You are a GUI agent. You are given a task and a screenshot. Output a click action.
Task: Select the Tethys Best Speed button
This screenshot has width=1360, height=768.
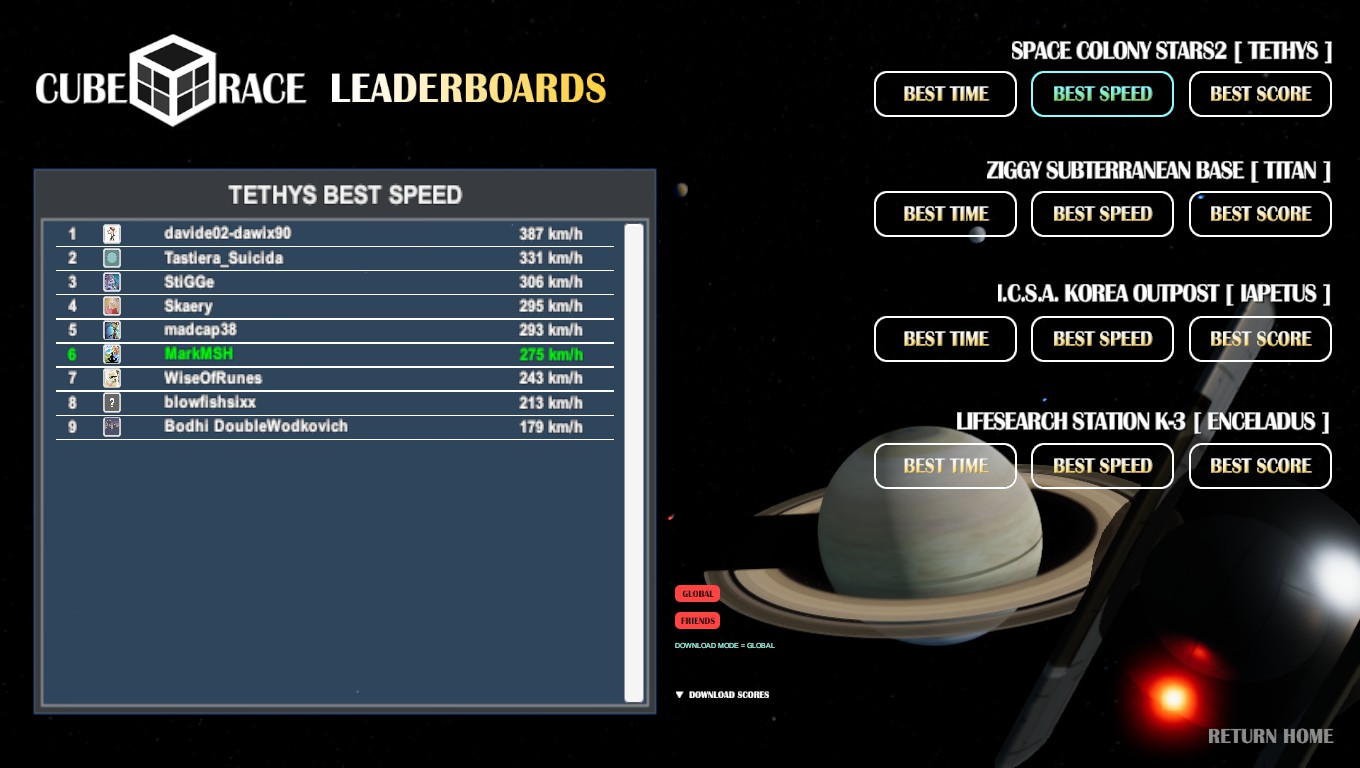click(1102, 94)
